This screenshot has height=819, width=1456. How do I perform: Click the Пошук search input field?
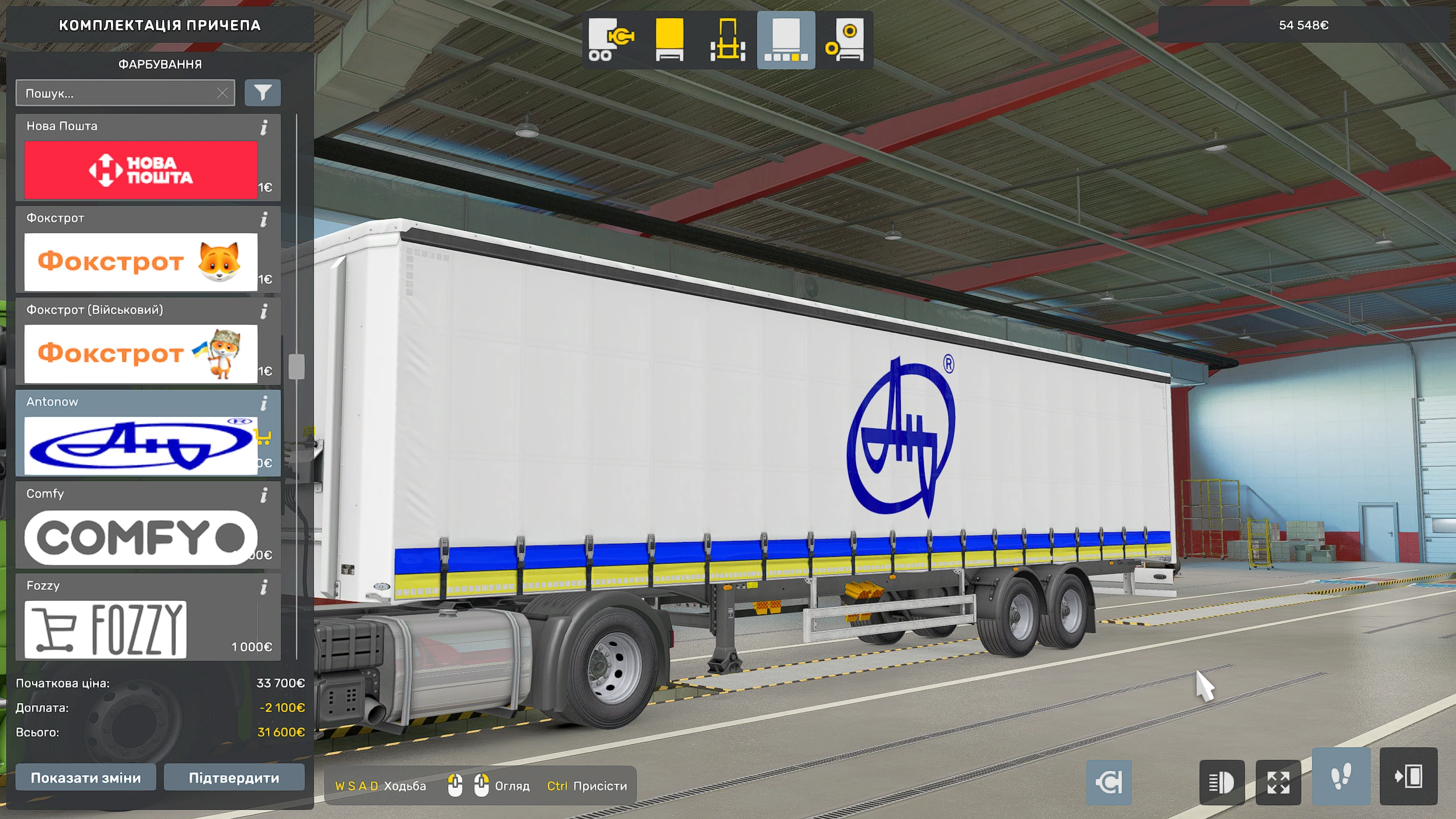[x=114, y=93]
